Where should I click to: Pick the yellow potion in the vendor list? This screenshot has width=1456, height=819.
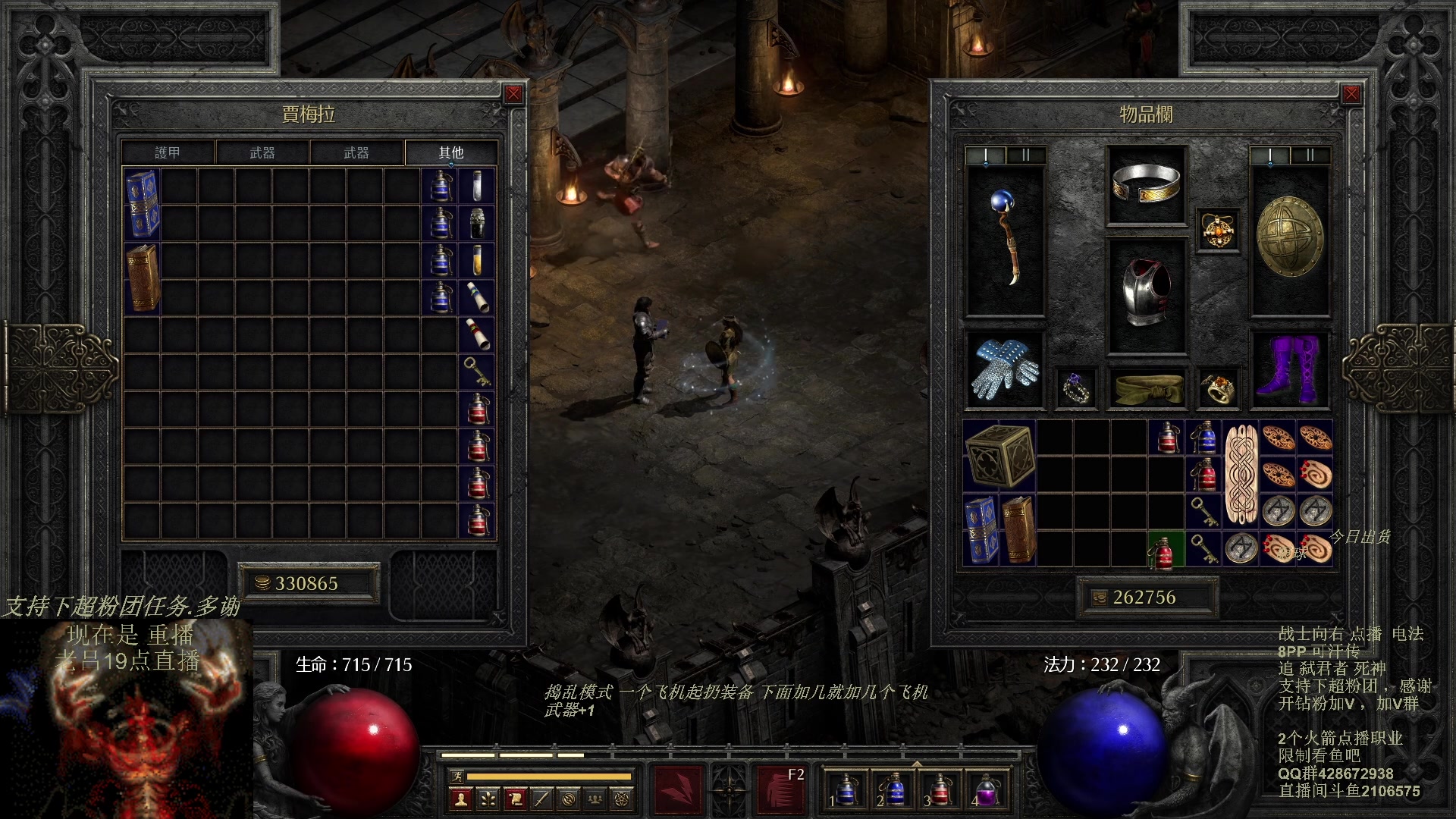click(477, 260)
